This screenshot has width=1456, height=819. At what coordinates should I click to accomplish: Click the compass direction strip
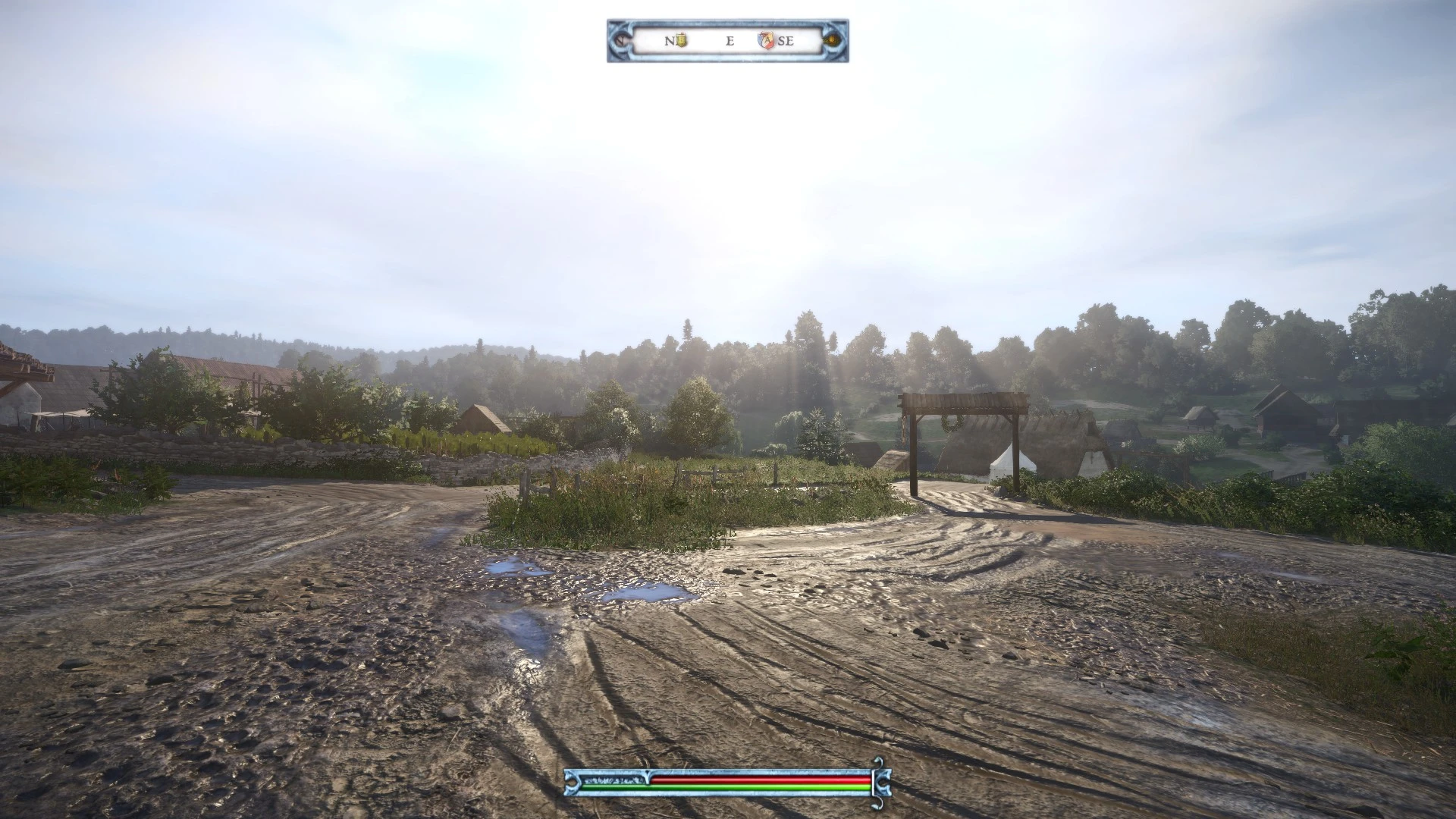click(x=727, y=41)
